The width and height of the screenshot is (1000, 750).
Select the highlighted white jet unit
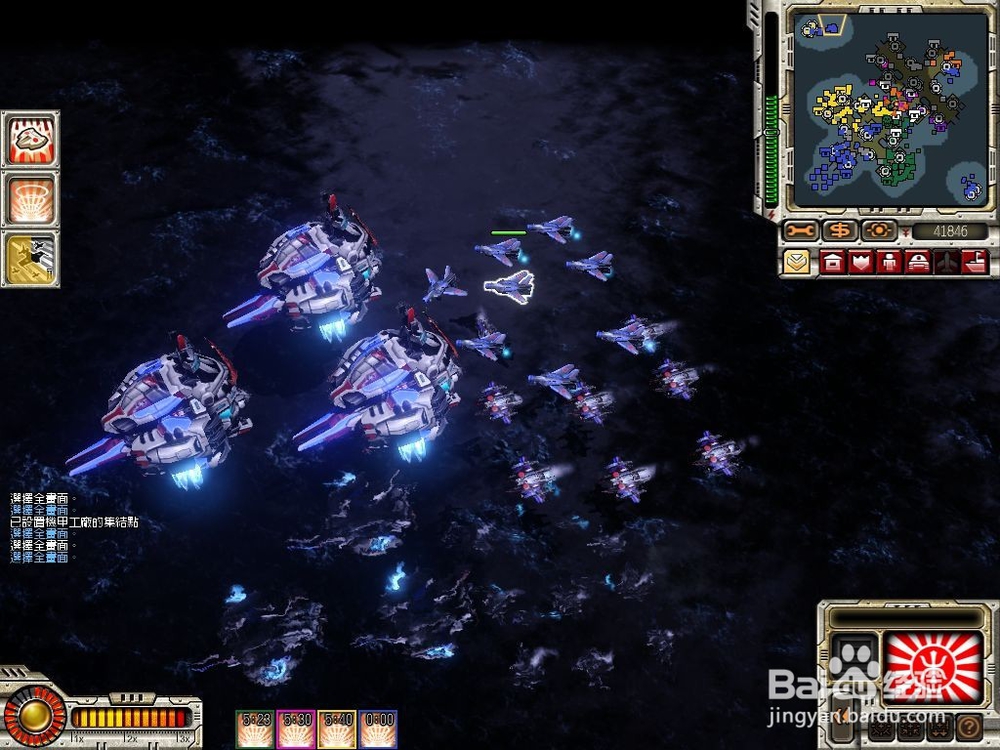pyautogui.click(x=509, y=287)
